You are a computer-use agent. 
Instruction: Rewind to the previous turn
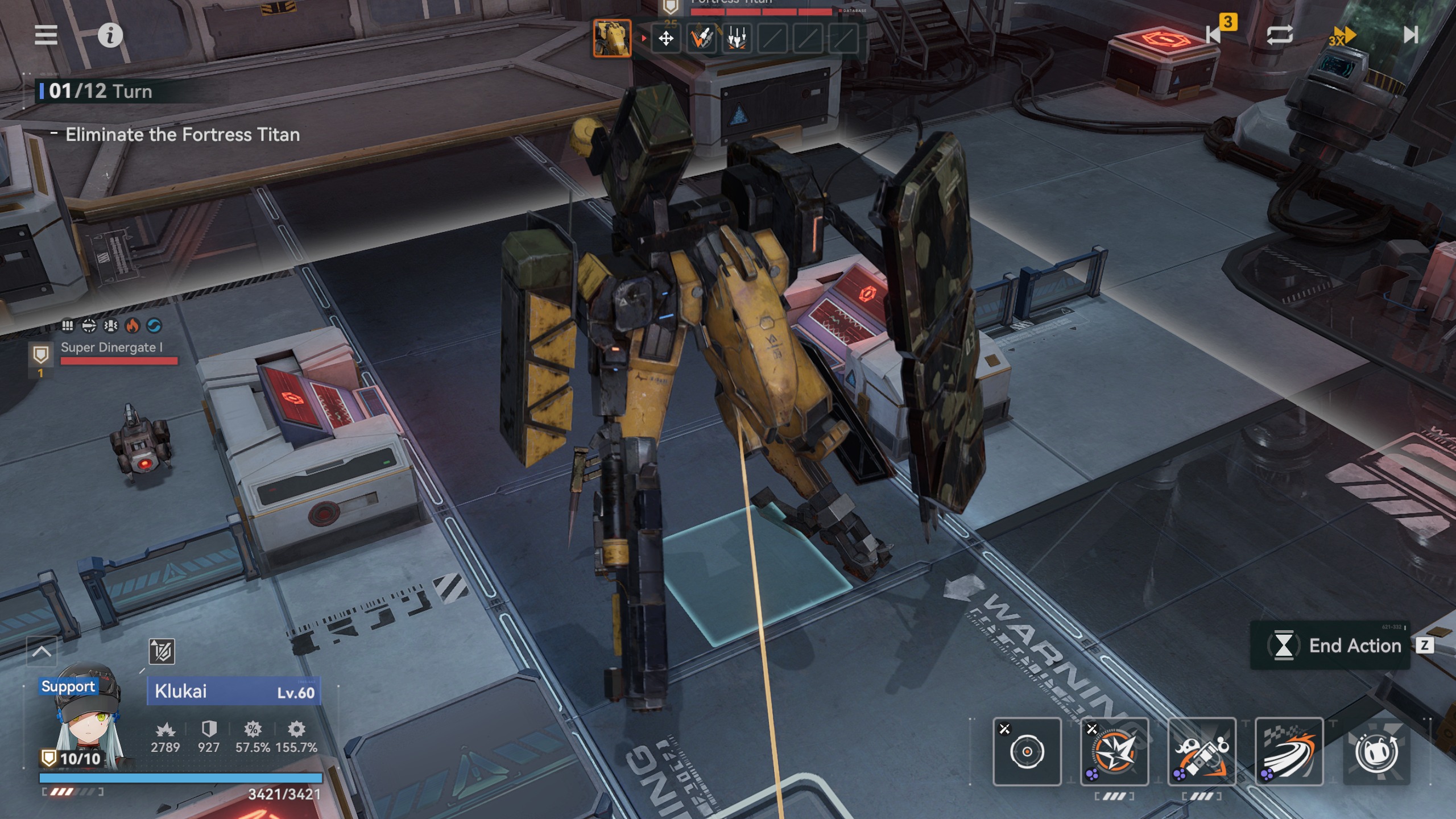click(1215, 35)
